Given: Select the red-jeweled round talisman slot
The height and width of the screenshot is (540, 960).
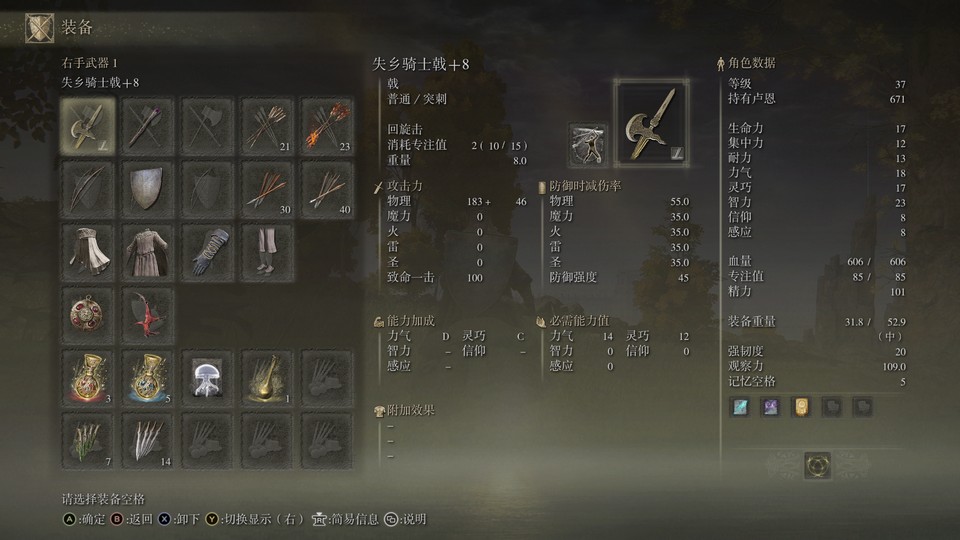Looking at the screenshot, I should [88, 315].
